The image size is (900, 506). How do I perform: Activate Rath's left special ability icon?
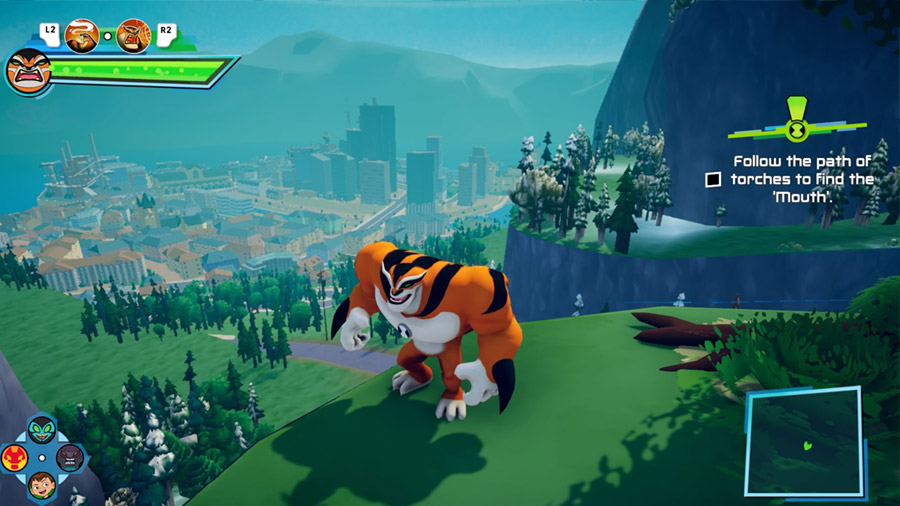(81, 36)
